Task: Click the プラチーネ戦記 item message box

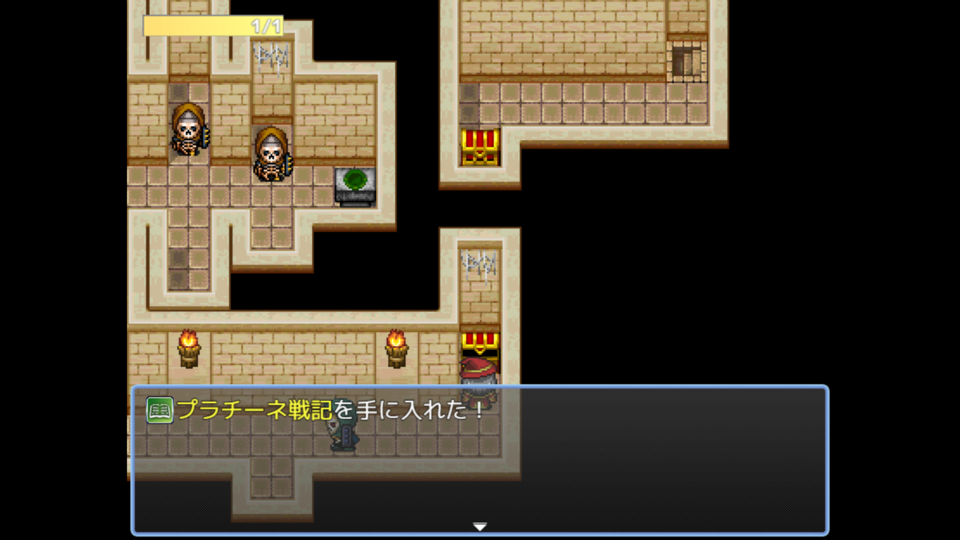Action: pyautogui.click(x=480, y=460)
